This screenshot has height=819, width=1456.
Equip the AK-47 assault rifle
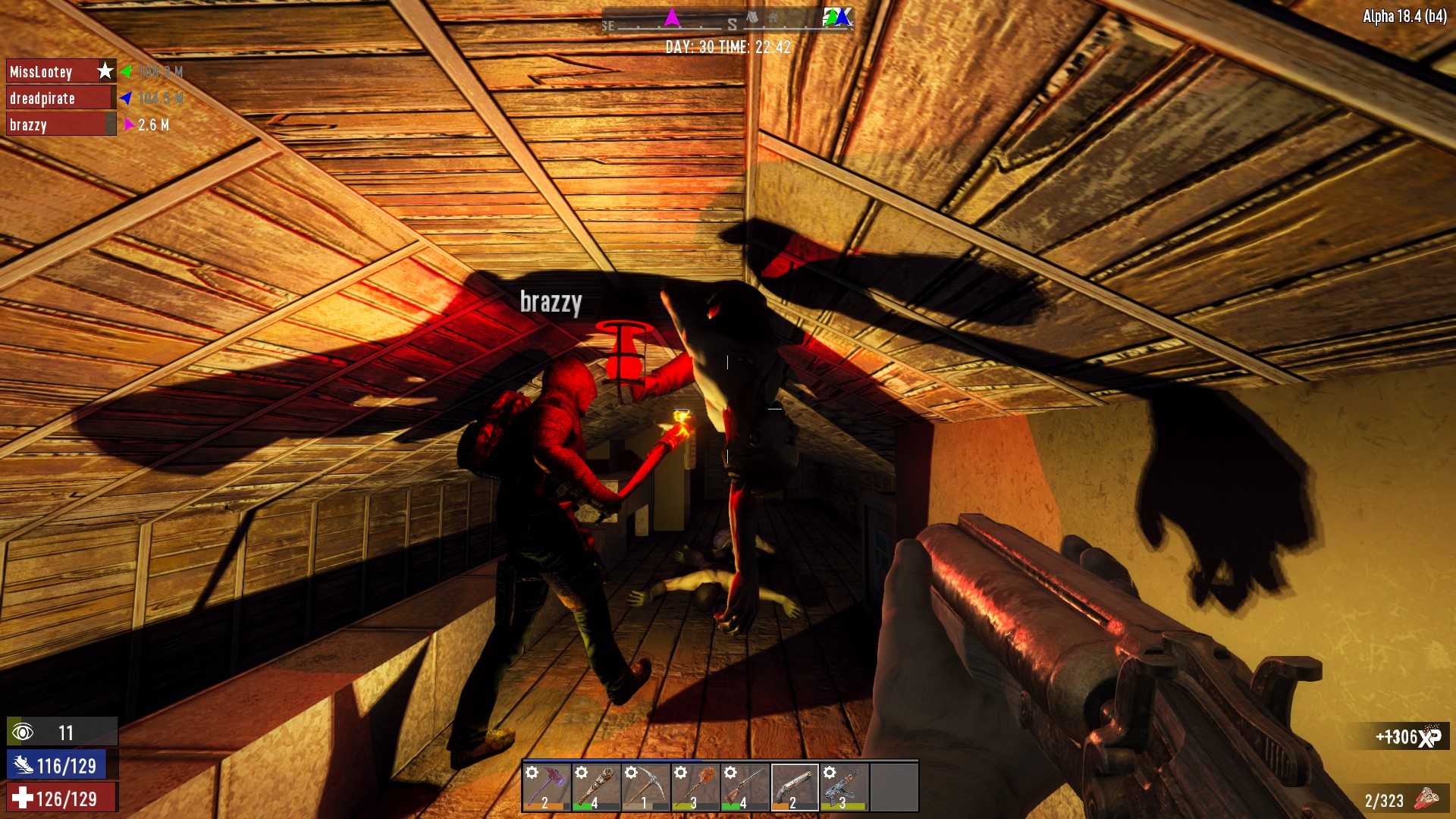click(x=844, y=788)
